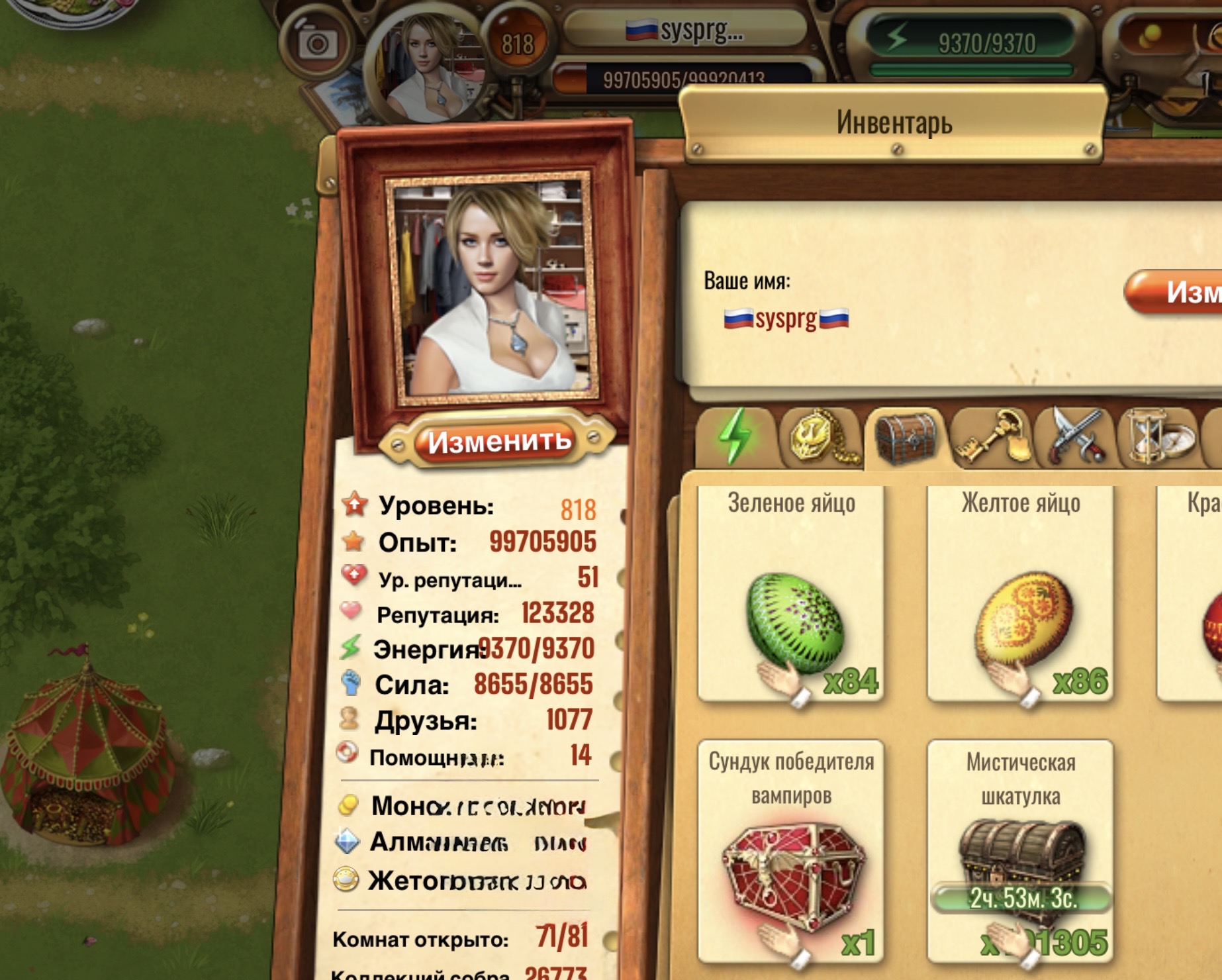
Task: Click the camera screenshot button
Action: (x=317, y=45)
